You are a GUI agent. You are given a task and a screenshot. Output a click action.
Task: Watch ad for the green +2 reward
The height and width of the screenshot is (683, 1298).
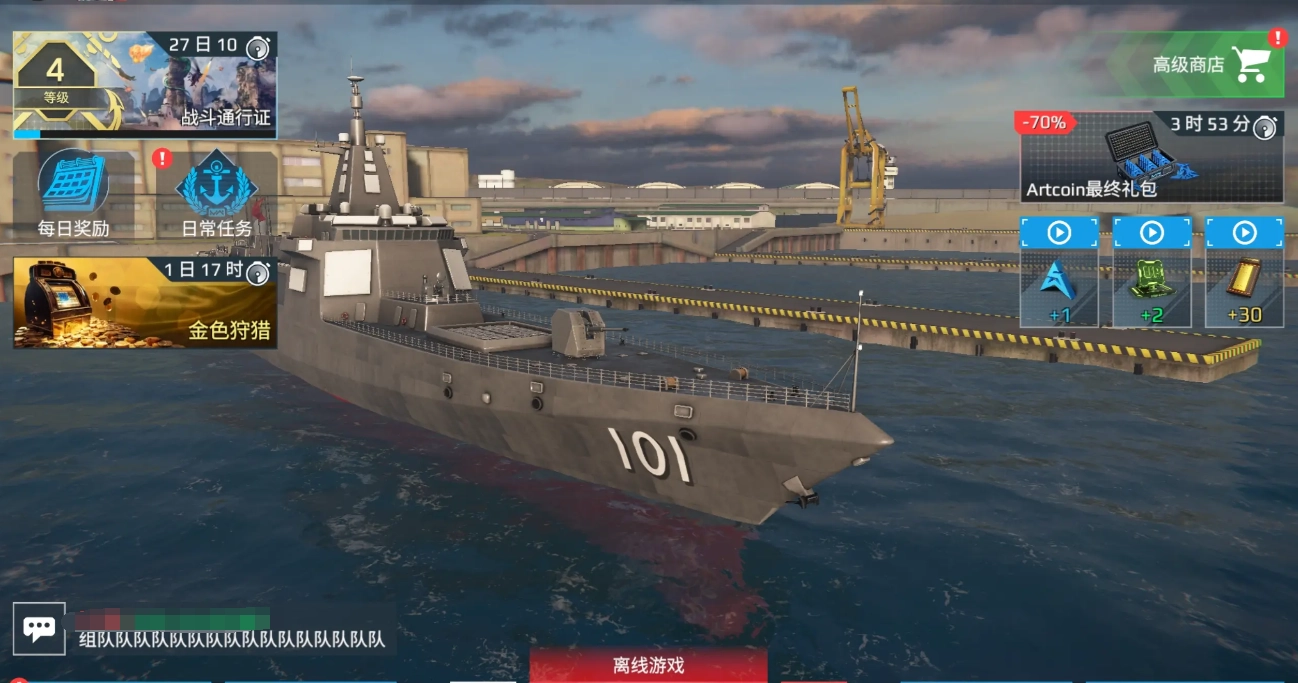tap(1152, 272)
